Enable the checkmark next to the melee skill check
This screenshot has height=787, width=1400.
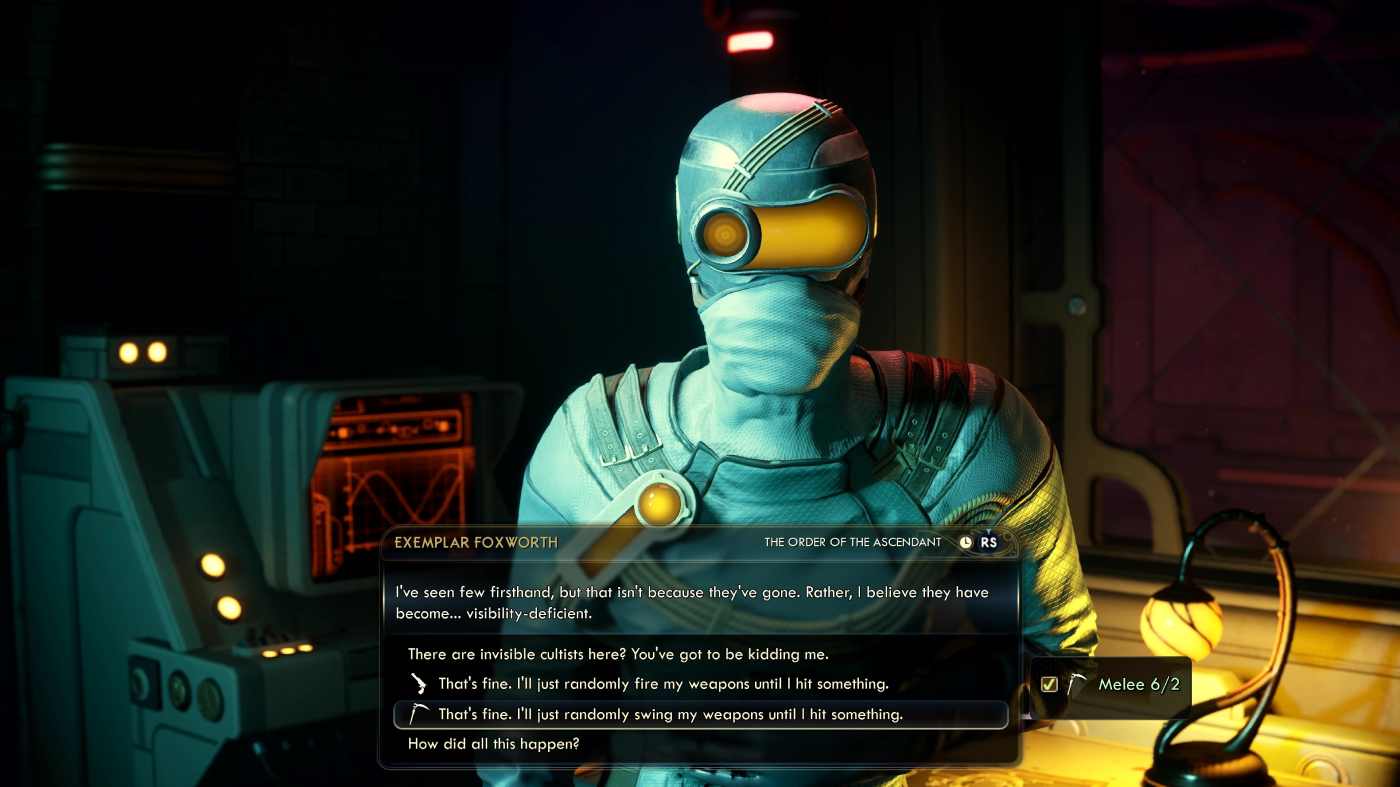point(1048,684)
